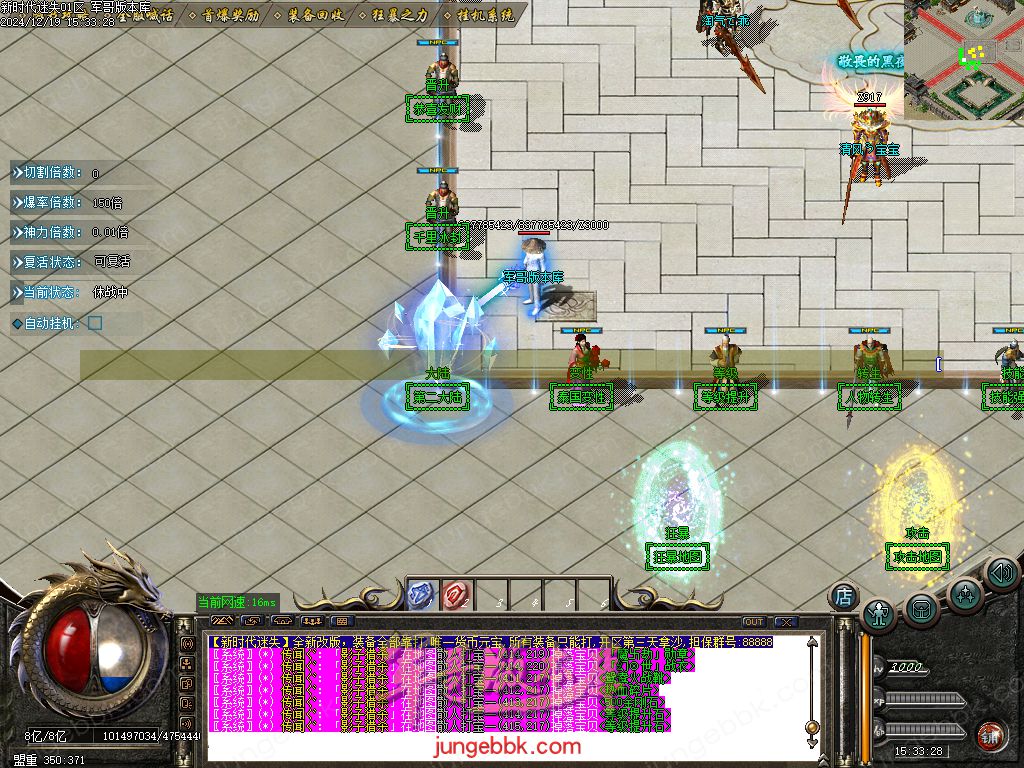Click the minimap in the corner
This screenshot has height=768, width=1024.
pos(964,60)
